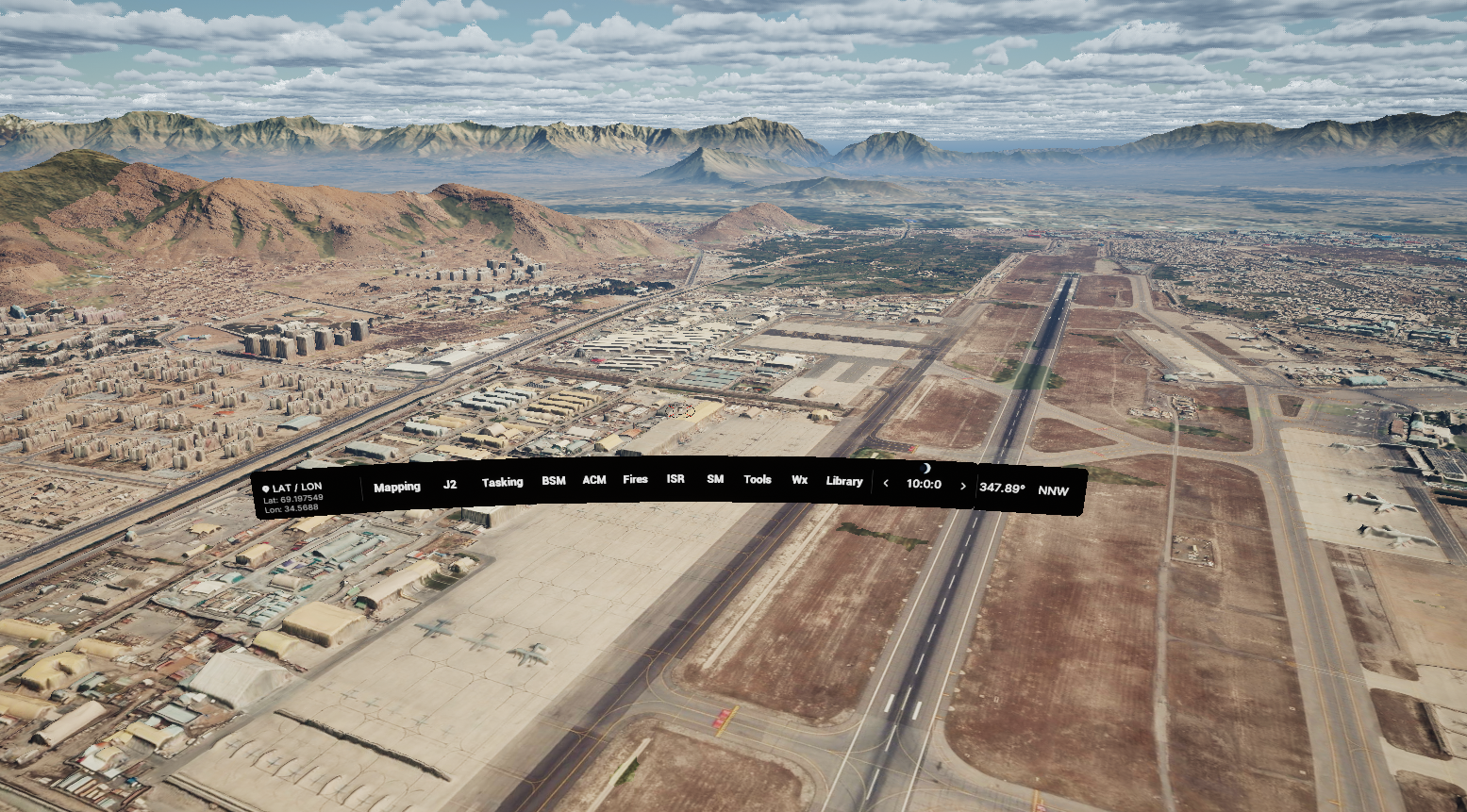Open the Fires module
1467x812 pixels.
[x=634, y=479]
